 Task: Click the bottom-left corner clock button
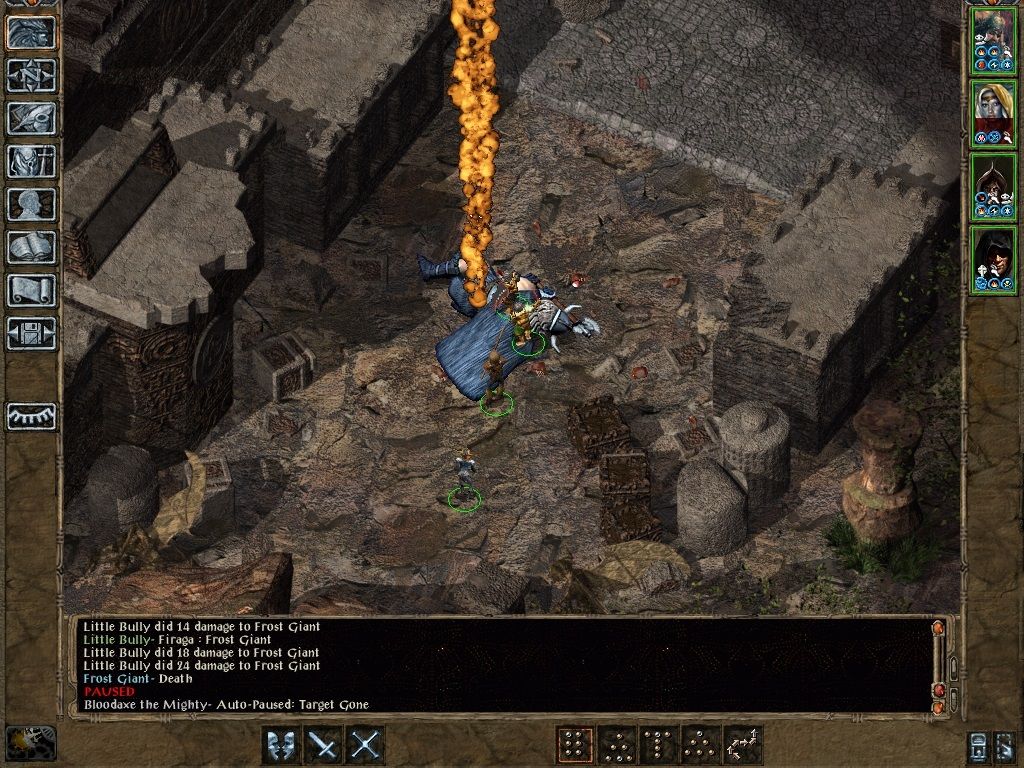tap(30, 743)
